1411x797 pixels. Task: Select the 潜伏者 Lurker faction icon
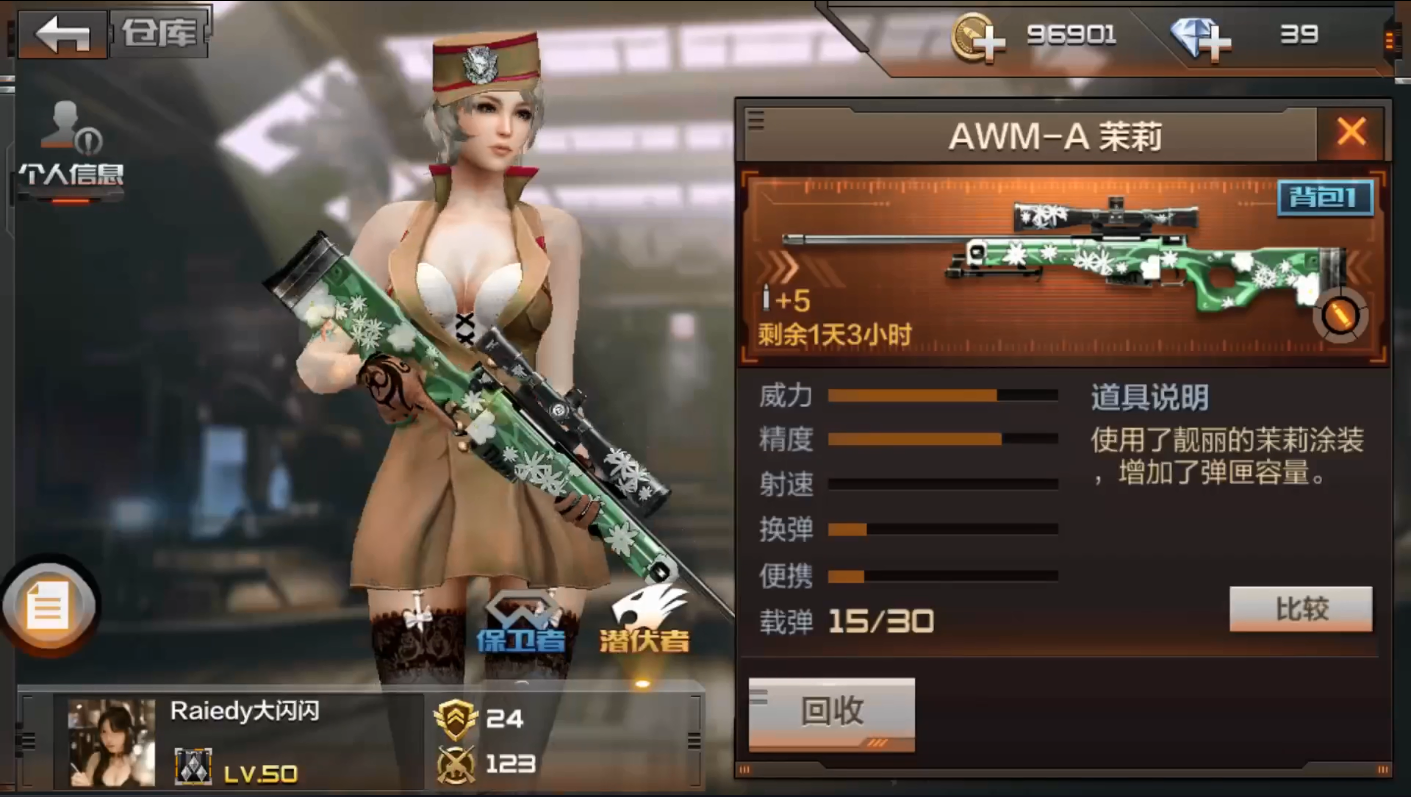point(650,610)
